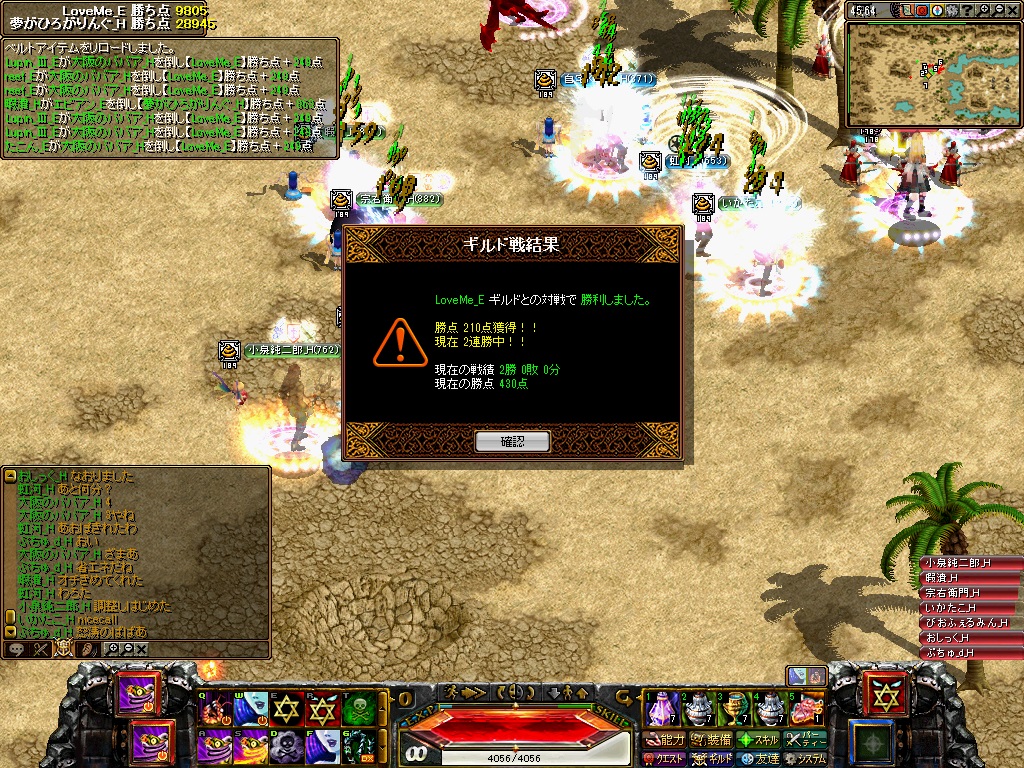Activate the green skull skill on T
Viewport: 1024px width, 768px height.
(360, 708)
